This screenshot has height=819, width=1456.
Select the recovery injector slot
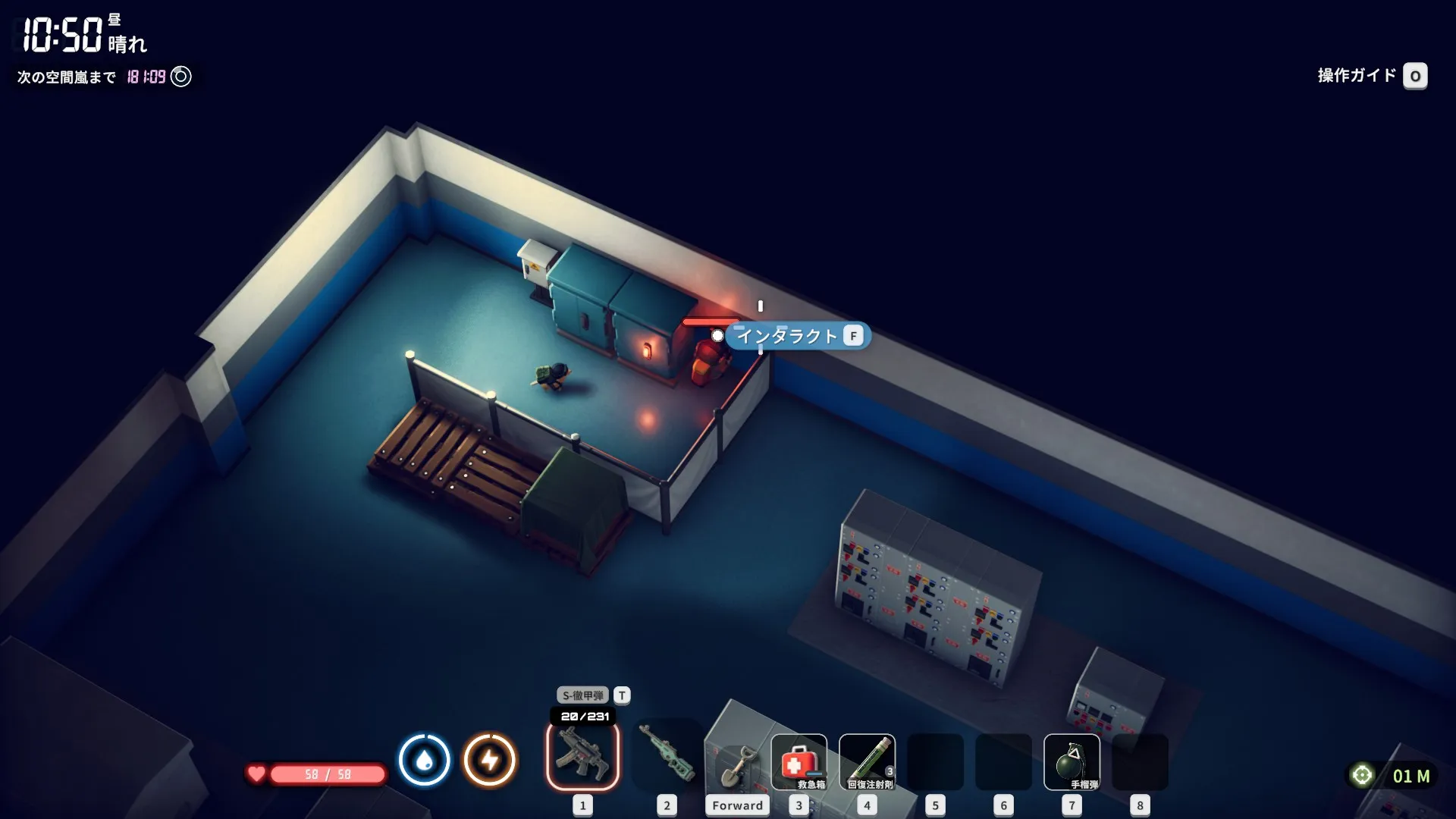click(x=867, y=761)
